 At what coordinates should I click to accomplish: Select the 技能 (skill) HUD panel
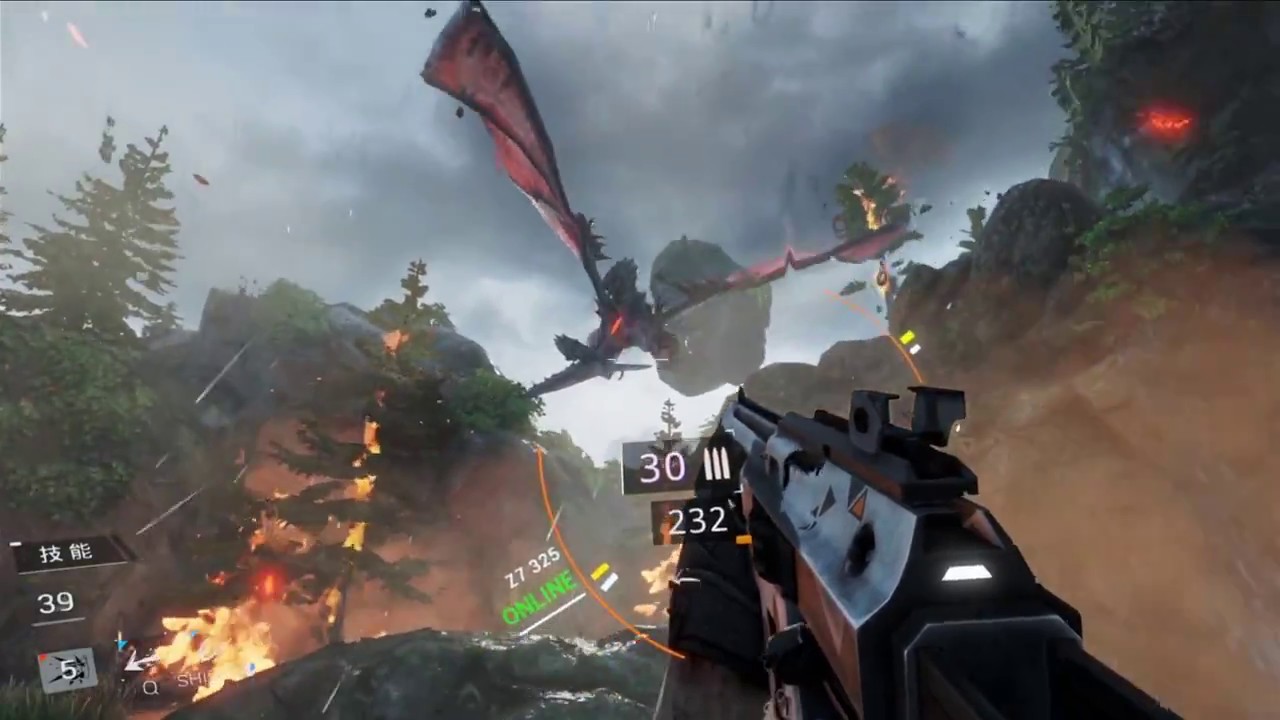click(65, 552)
